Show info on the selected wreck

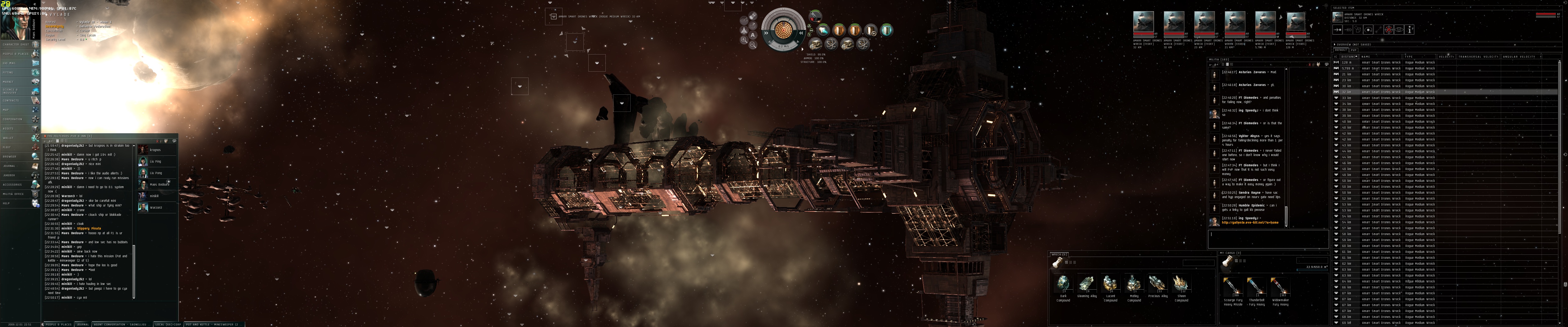click(1410, 29)
